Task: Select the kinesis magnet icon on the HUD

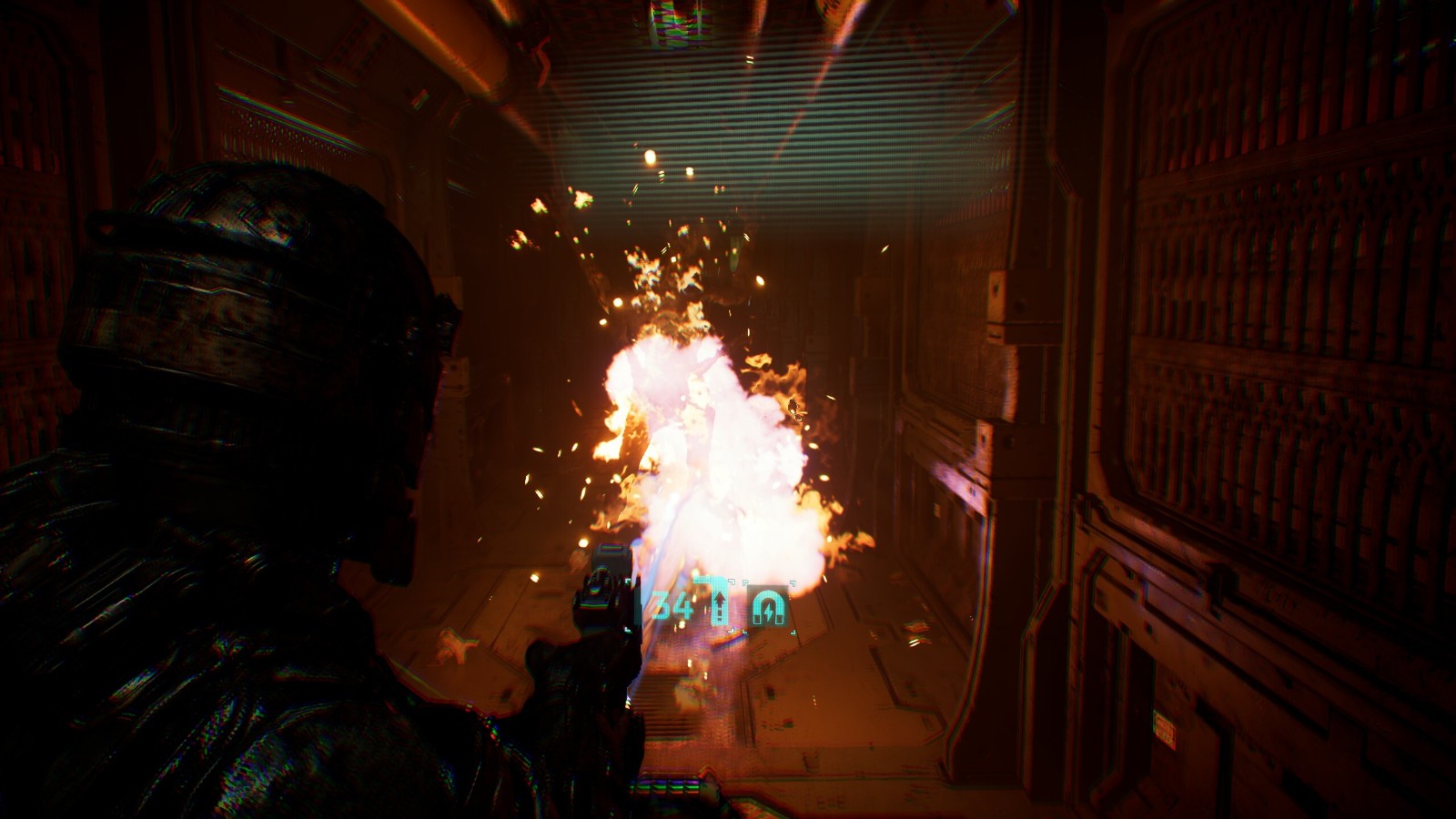Action: tap(769, 605)
